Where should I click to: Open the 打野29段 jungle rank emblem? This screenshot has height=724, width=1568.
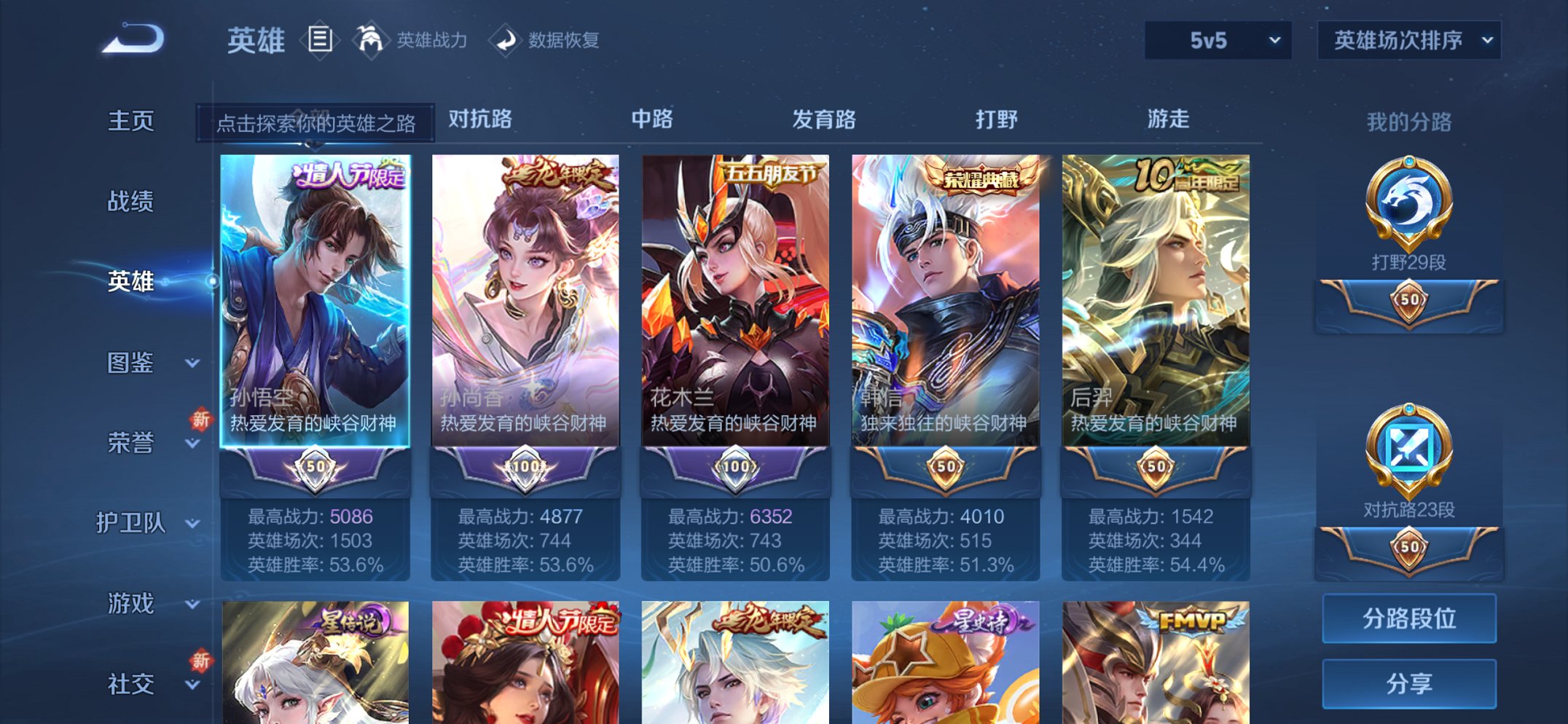[1408, 219]
